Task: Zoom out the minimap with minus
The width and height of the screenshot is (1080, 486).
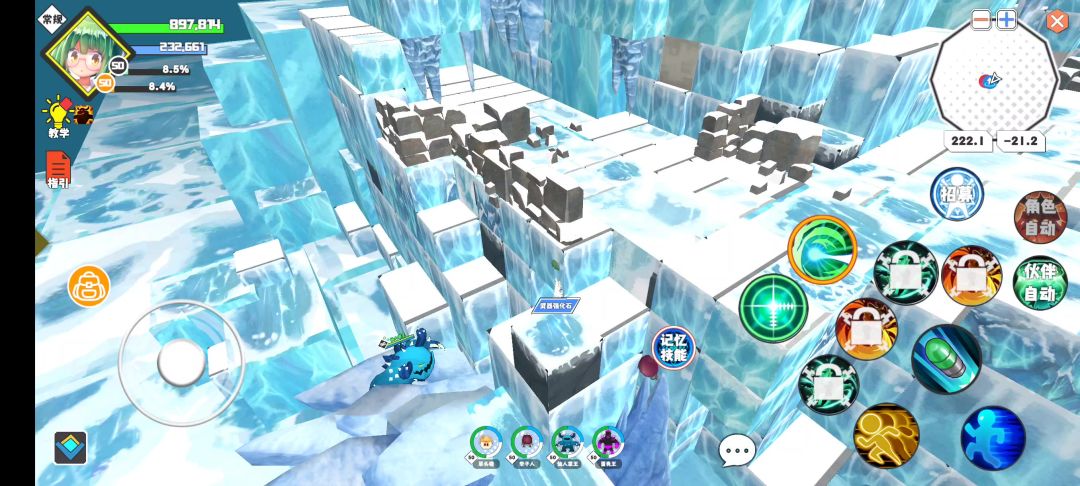Action: [981, 20]
